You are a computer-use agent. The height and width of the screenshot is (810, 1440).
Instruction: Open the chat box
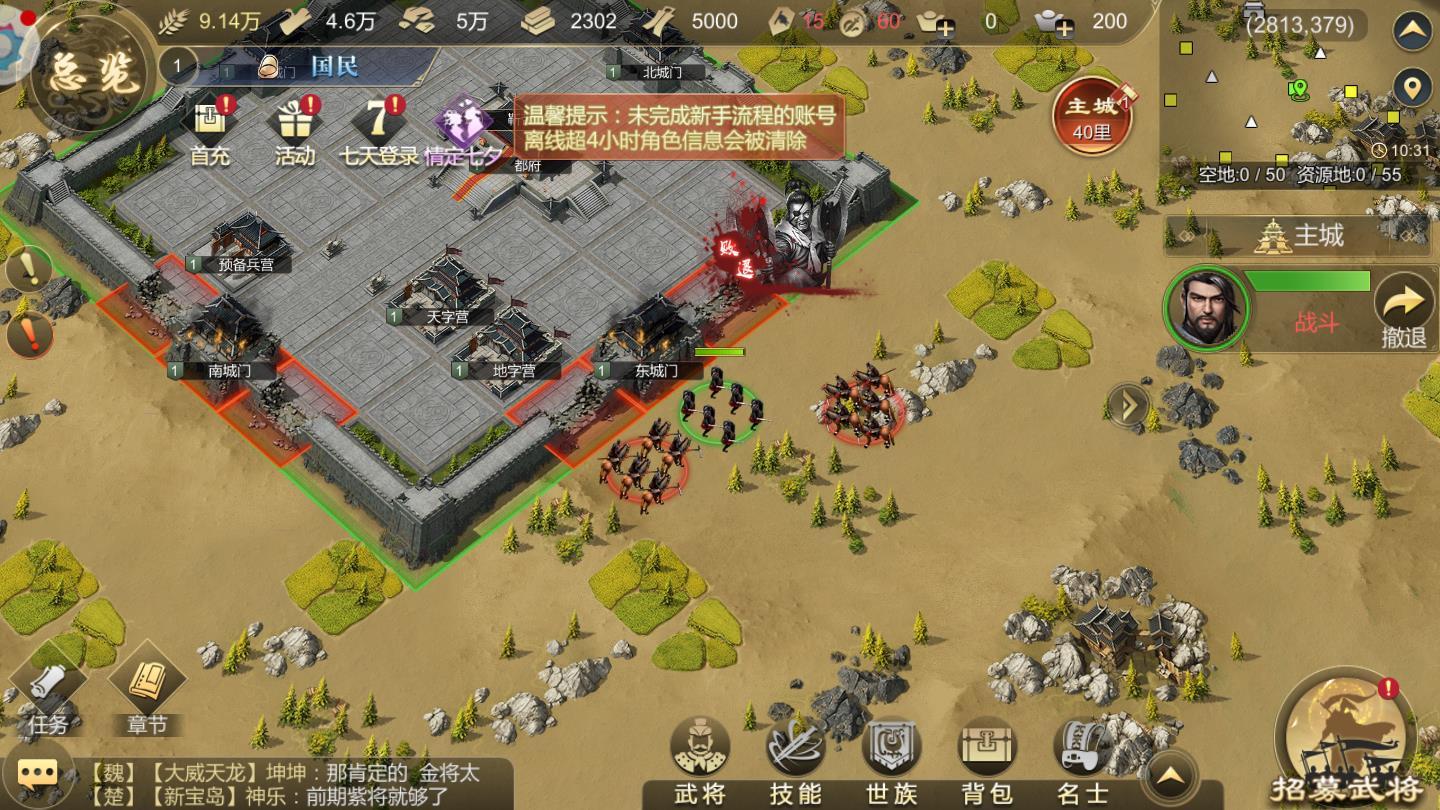38,773
